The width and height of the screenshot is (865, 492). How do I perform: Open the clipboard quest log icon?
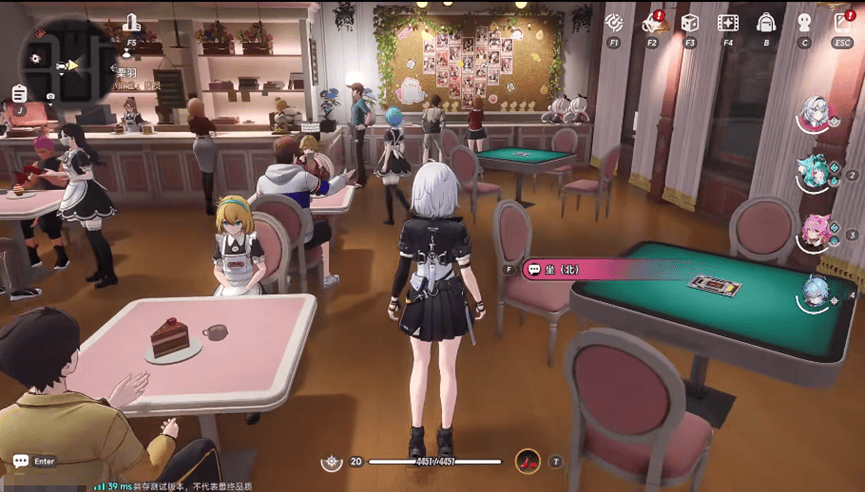[x=19, y=93]
